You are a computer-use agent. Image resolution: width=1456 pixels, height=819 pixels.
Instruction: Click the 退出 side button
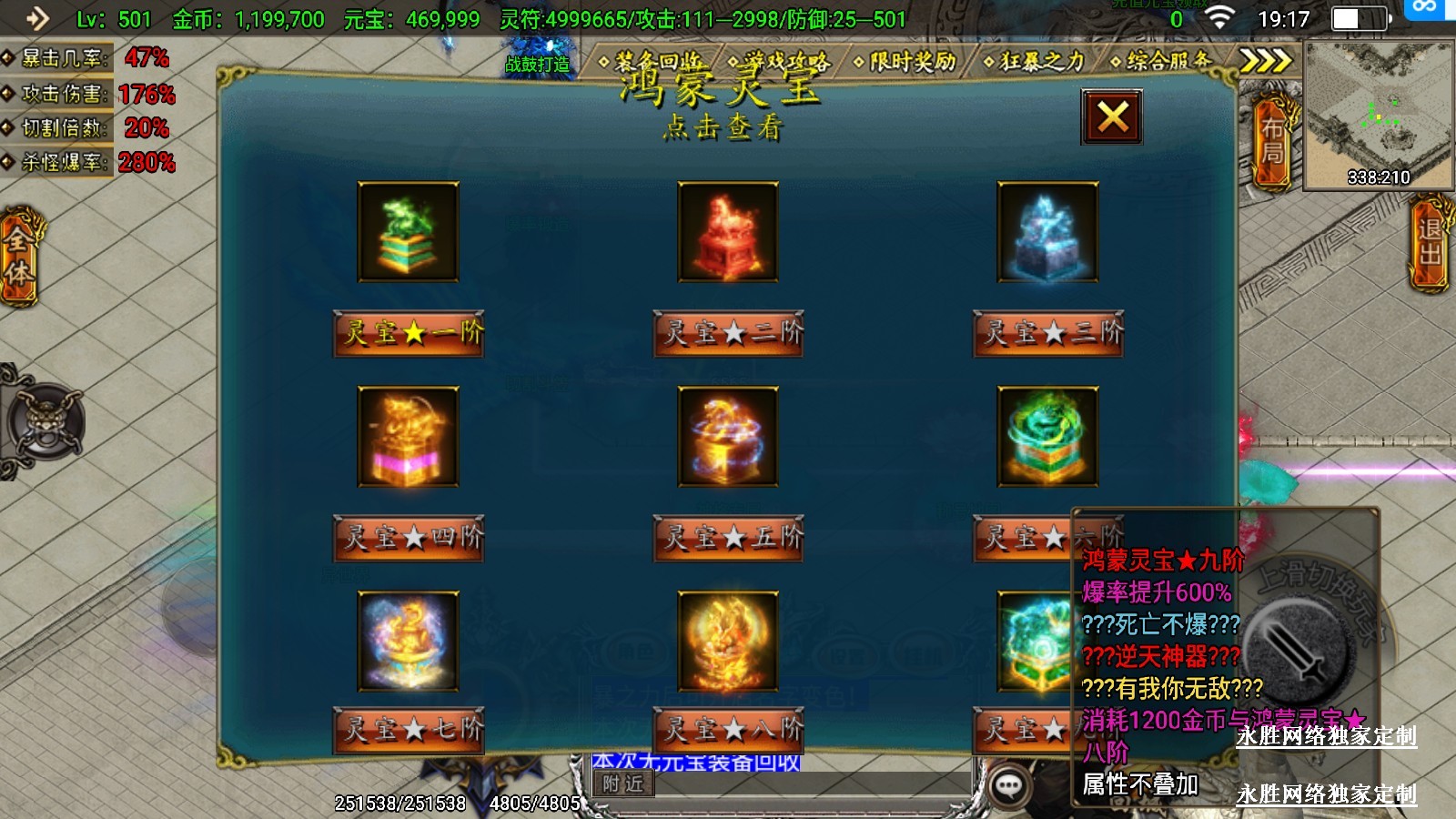tap(1430, 242)
